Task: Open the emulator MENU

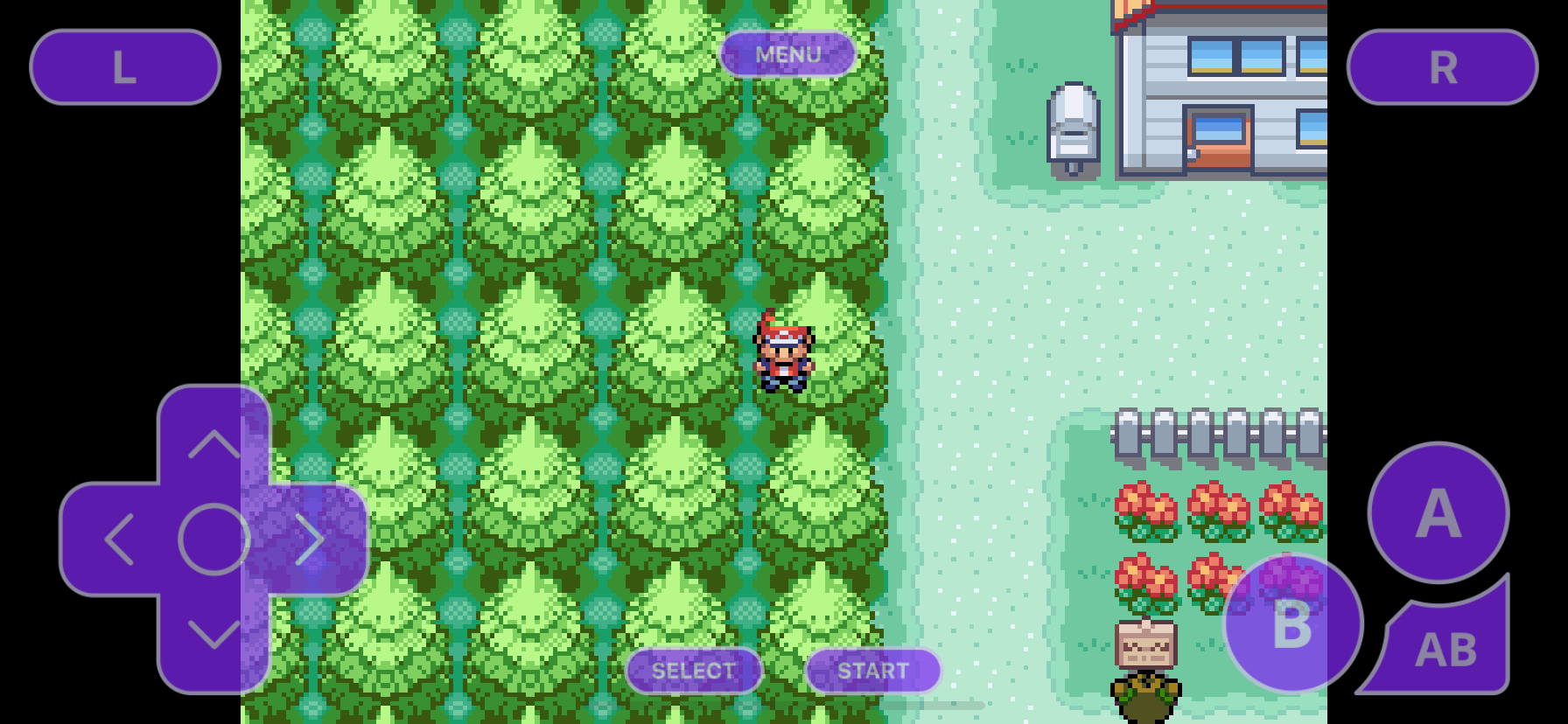Action: tap(788, 54)
